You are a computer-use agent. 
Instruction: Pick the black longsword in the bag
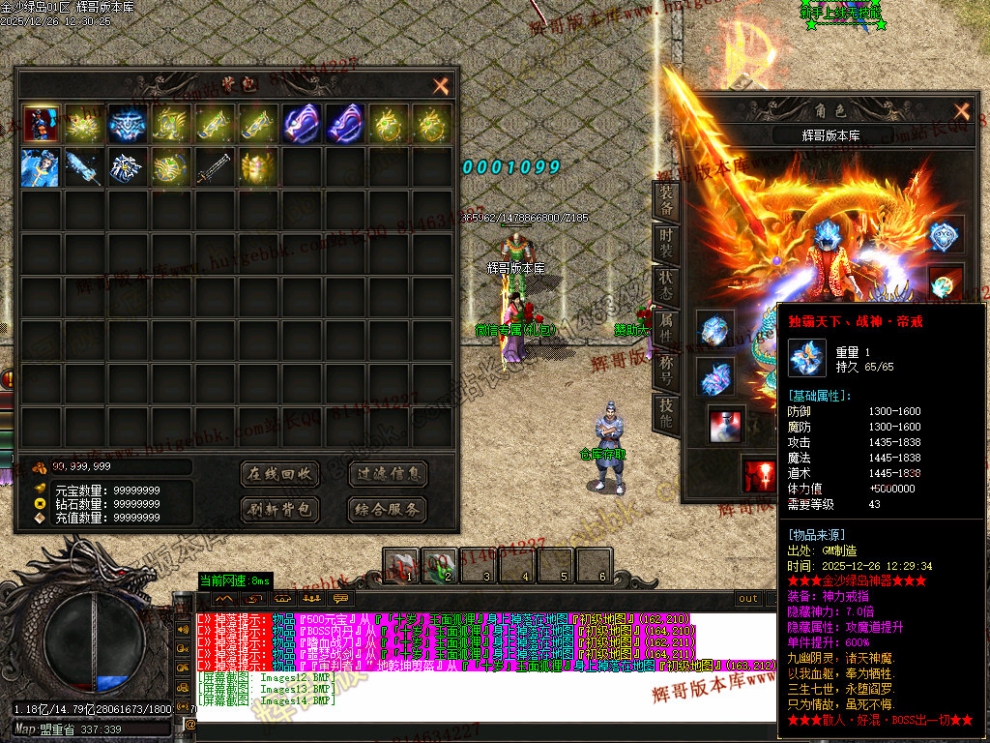(214, 167)
